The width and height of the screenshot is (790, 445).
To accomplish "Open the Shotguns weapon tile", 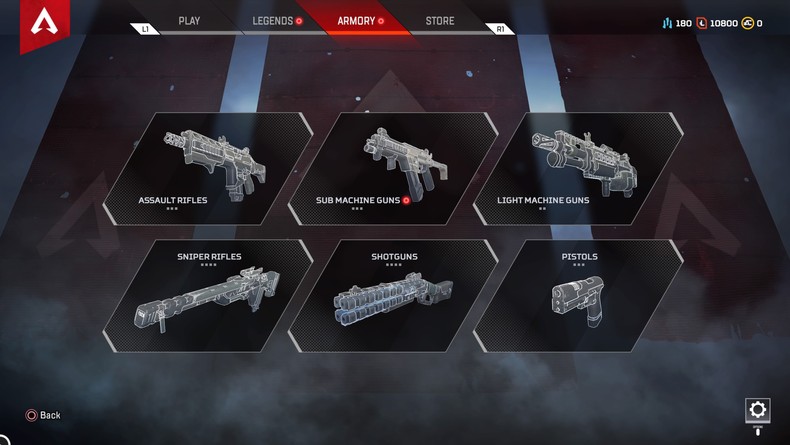I will pos(393,296).
